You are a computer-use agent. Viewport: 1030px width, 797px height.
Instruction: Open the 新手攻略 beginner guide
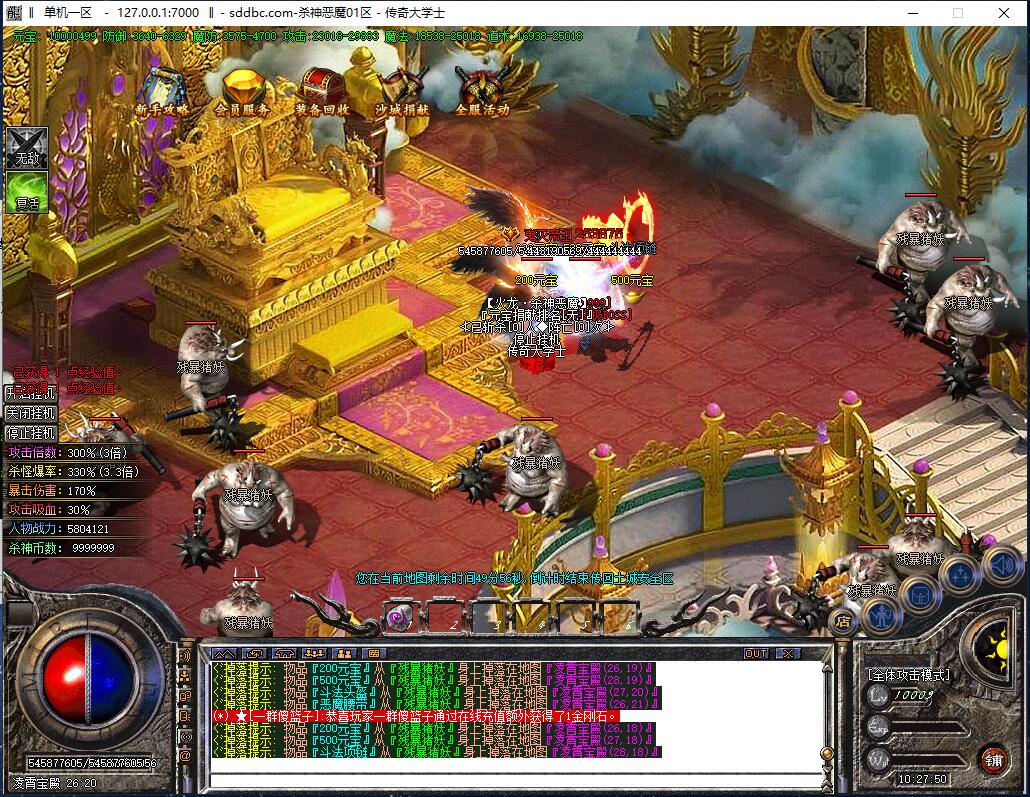(162, 90)
